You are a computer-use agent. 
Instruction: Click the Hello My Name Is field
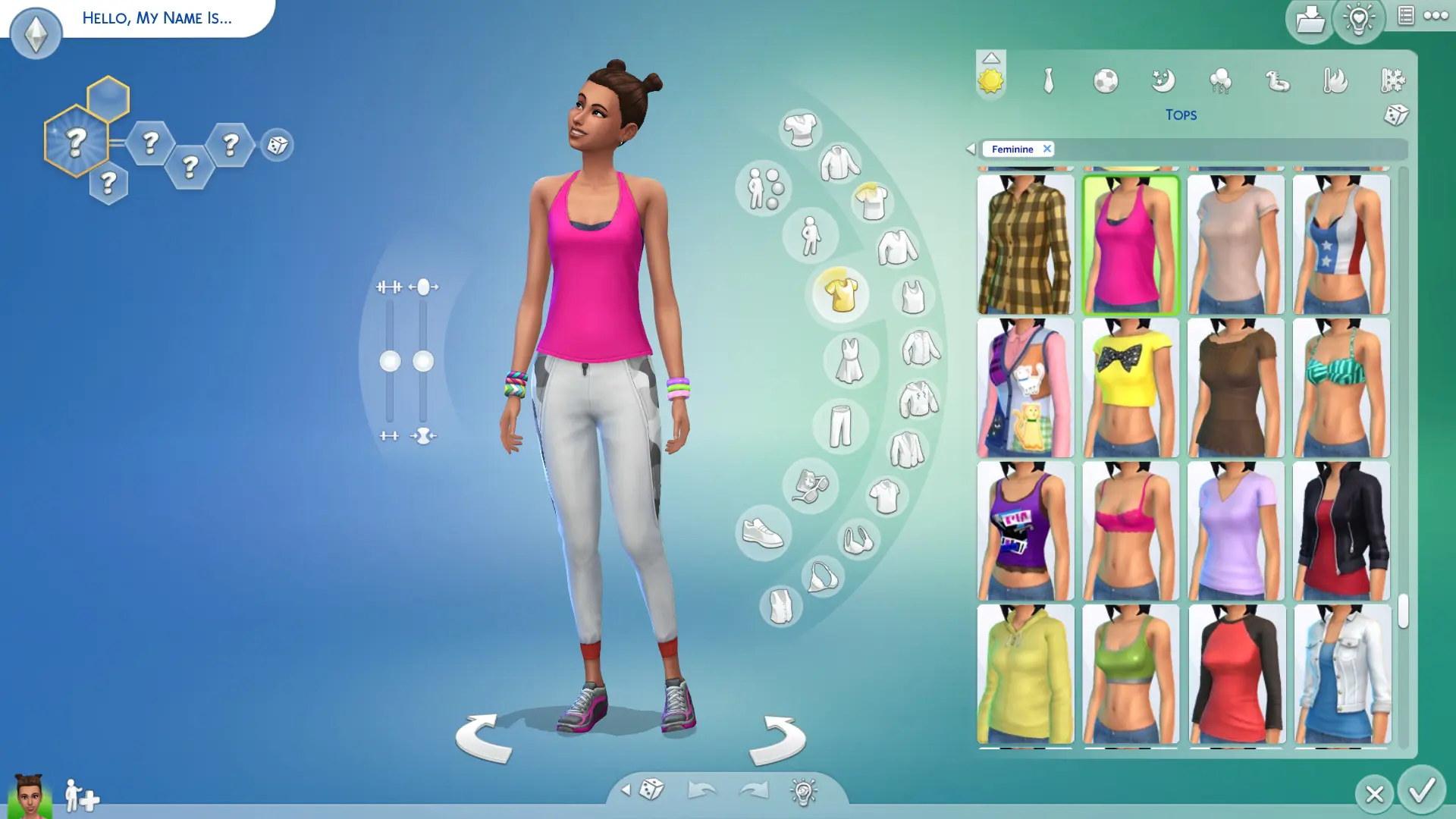156,18
